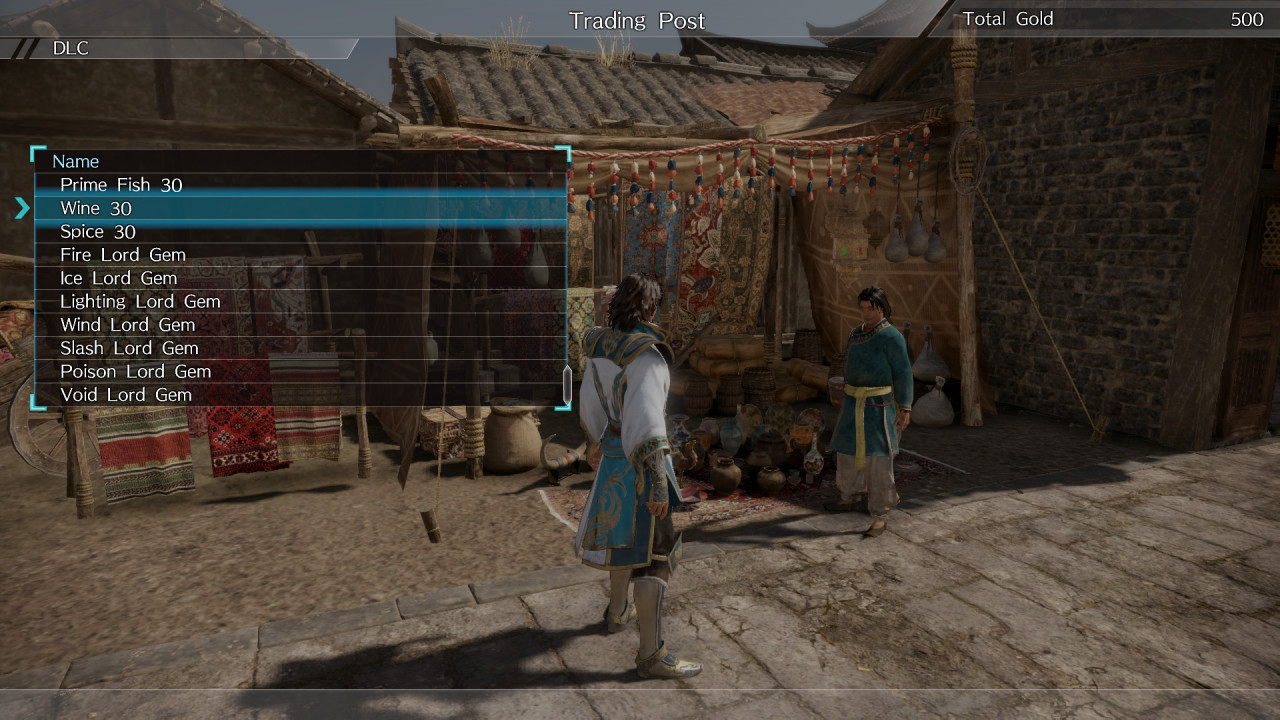Image resolution: width=1280 pixels, height=720 pixels.
Task: Click the DLC panel arrow stripes icon
Action: [x=22, y=47]
